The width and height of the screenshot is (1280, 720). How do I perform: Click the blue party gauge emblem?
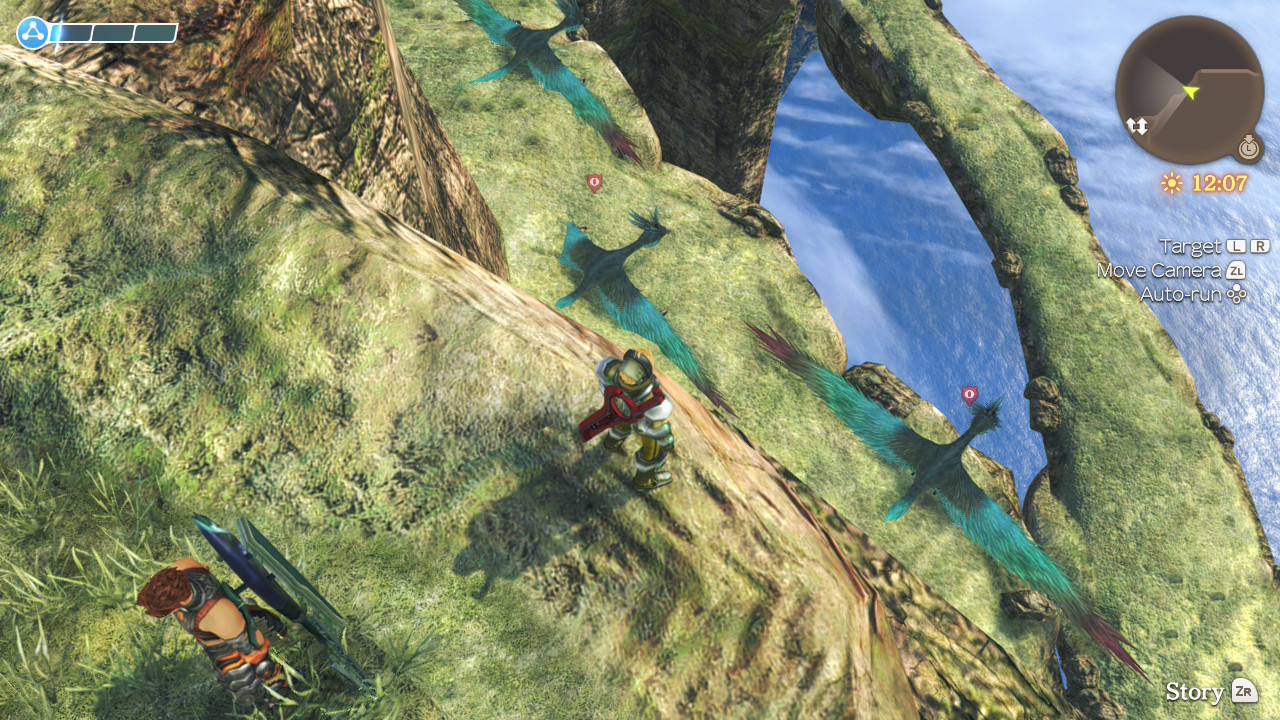(x=33, y=33)
